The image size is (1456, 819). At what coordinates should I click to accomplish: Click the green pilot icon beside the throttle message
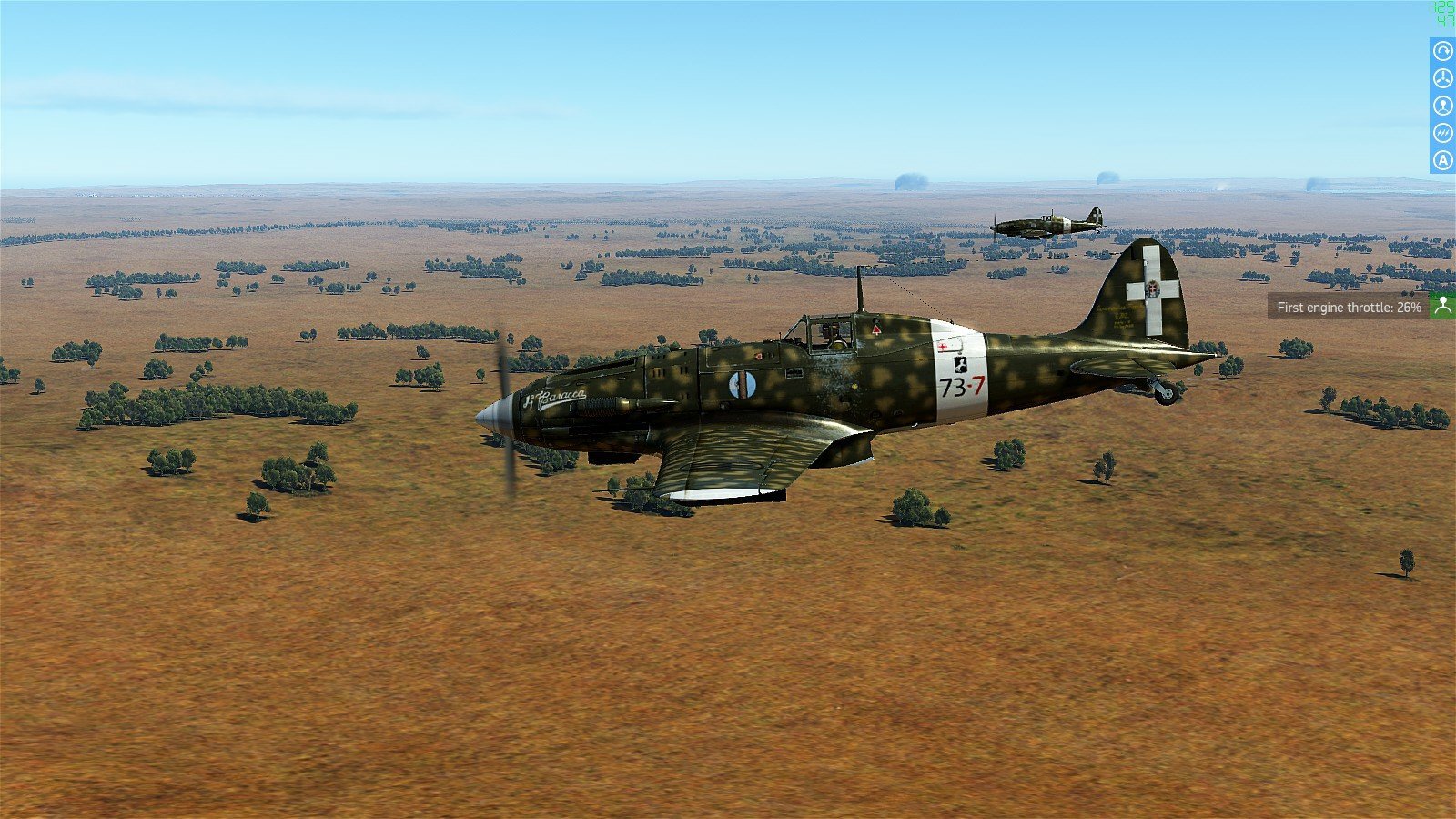click(x=1442, y=307)
